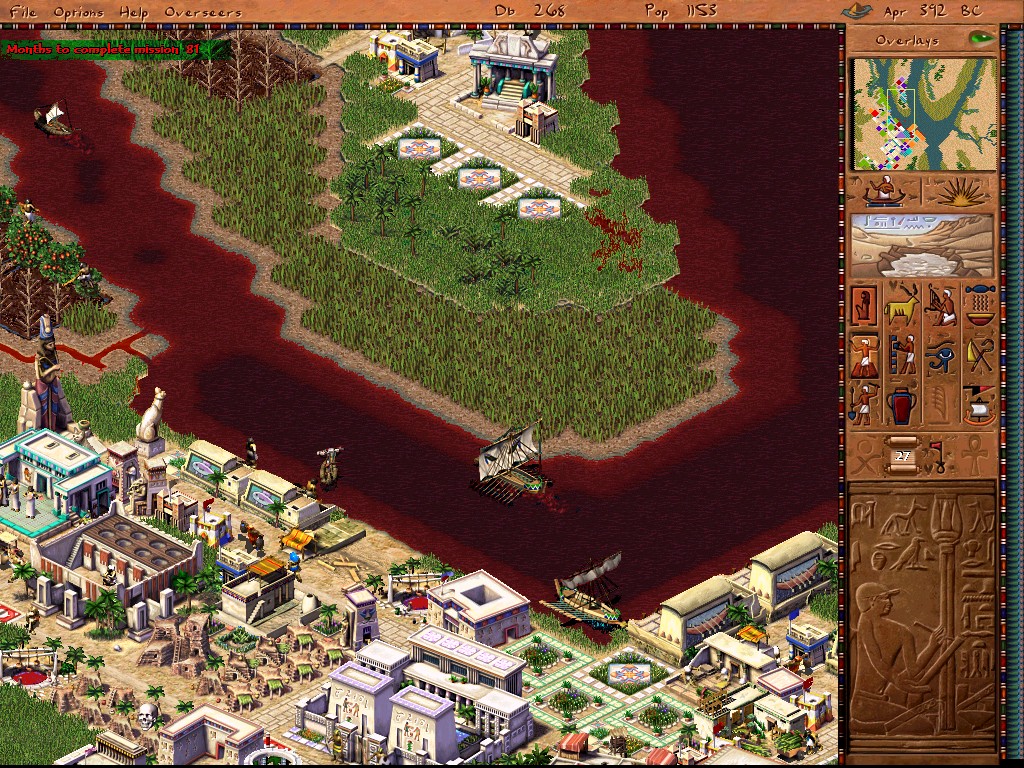Open the messages scroll showing 27
The image size is (1024, 768).
903,455
